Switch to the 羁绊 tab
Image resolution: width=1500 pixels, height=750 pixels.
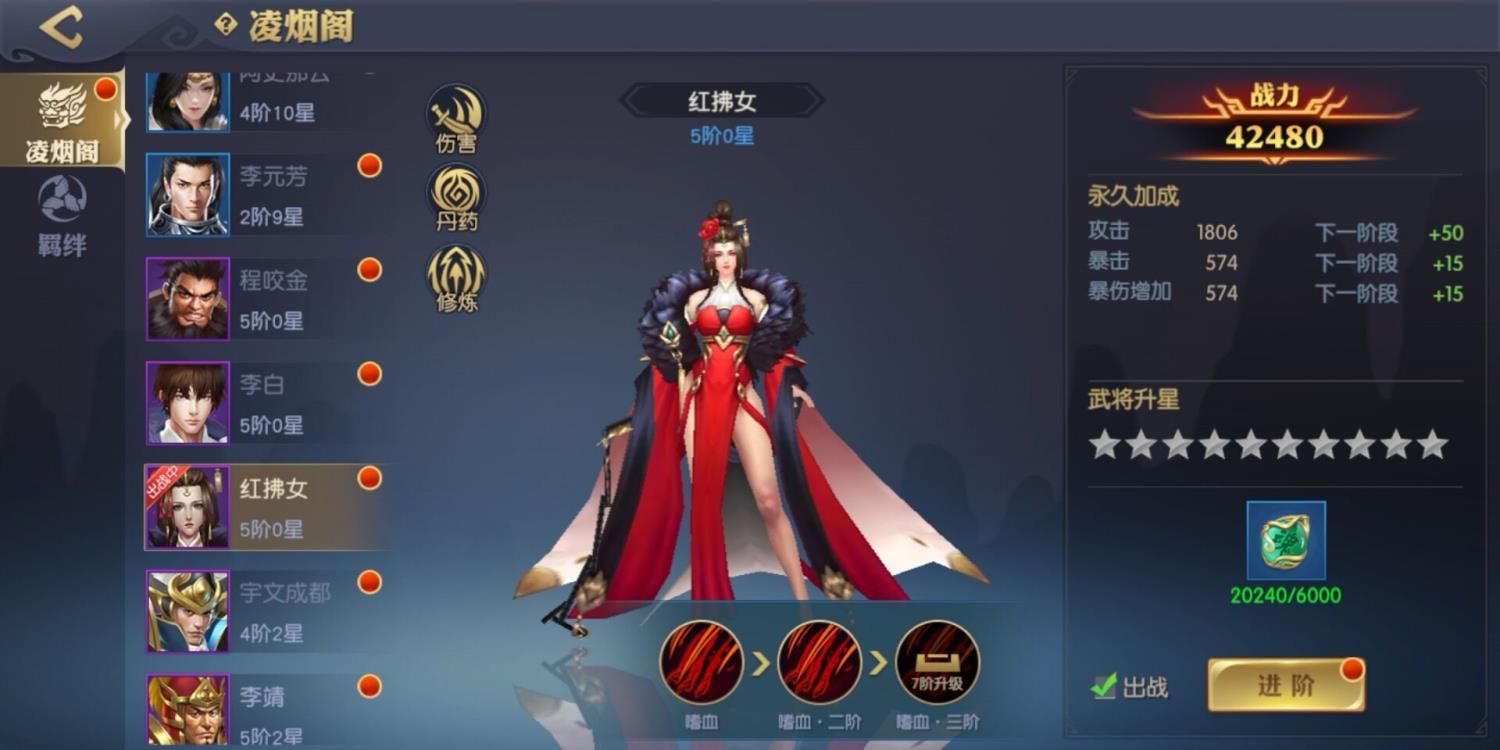click(x=62, y=216)
